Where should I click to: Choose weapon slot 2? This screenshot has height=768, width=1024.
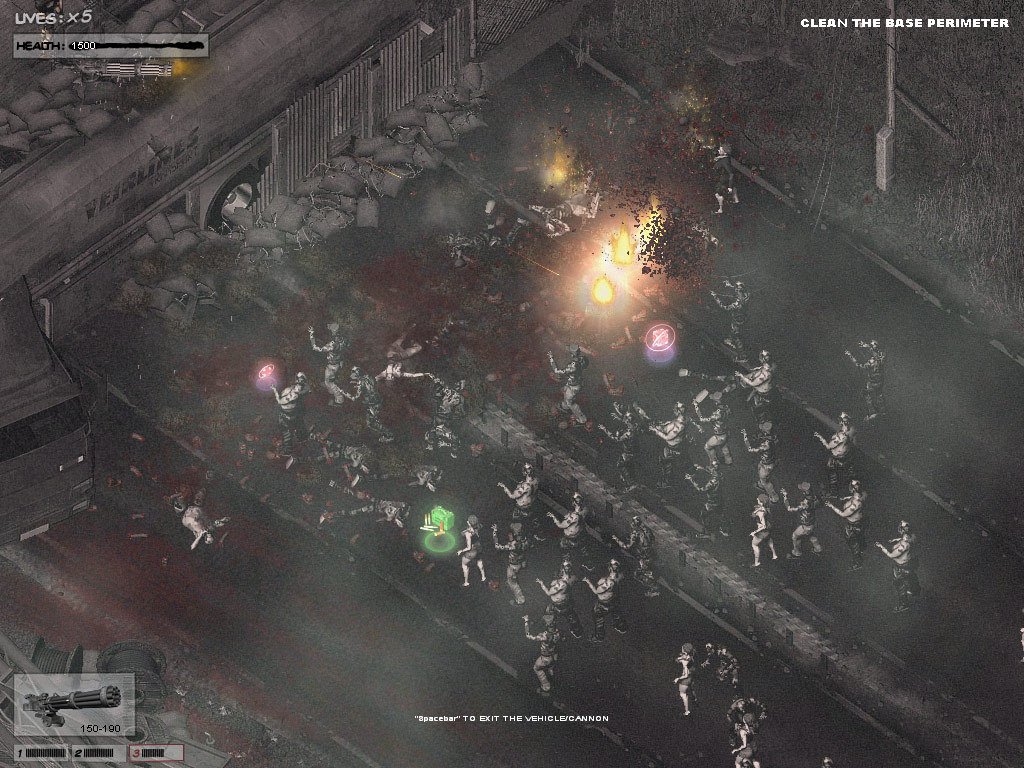(99, 752)
